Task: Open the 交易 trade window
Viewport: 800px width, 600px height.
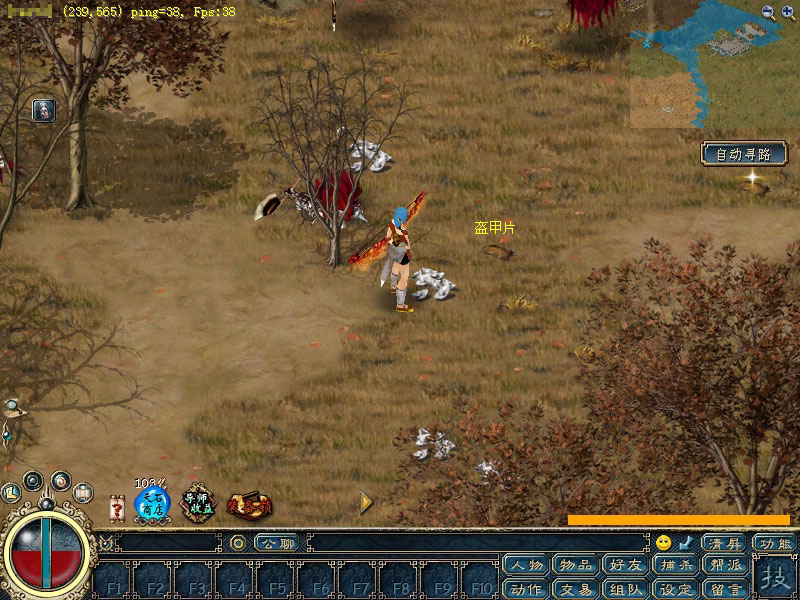Action: point(576,589)
